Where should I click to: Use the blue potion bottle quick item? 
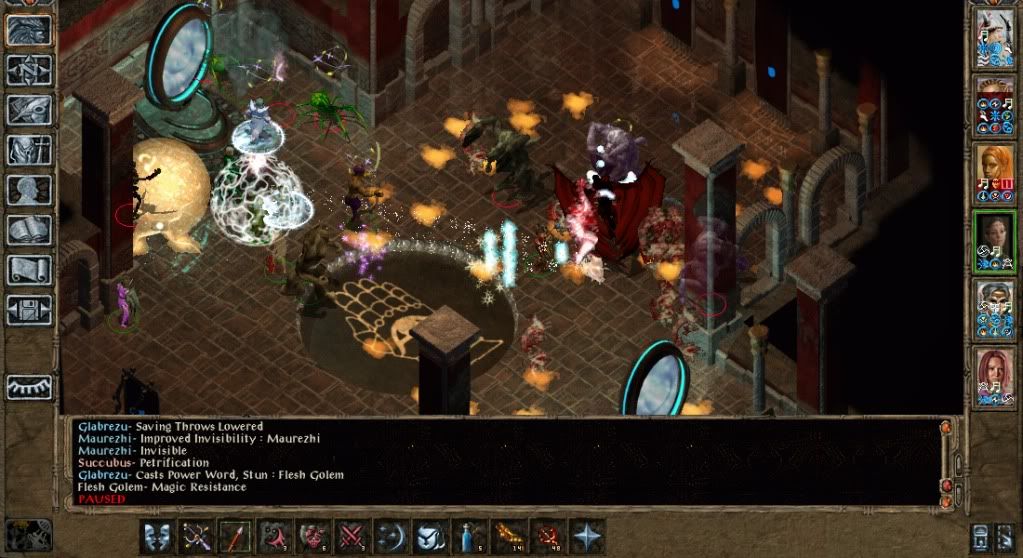(469, 536)
